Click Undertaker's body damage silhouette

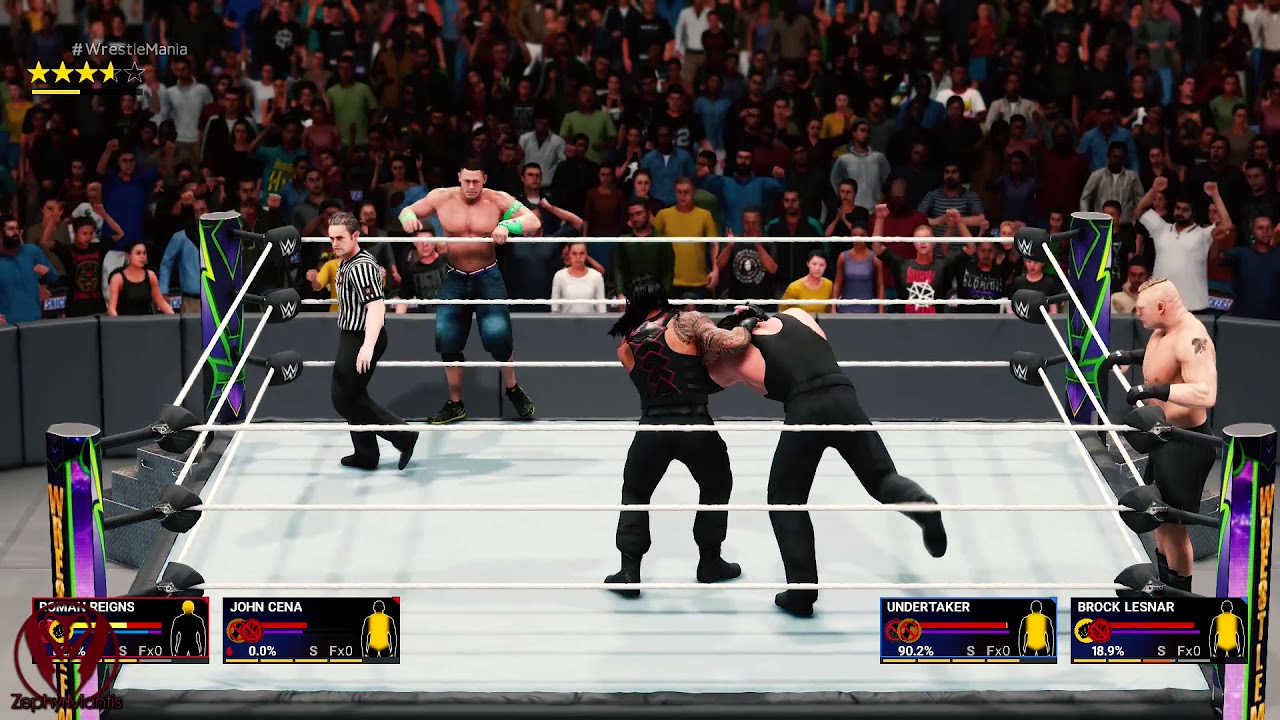pos(1036,632)
